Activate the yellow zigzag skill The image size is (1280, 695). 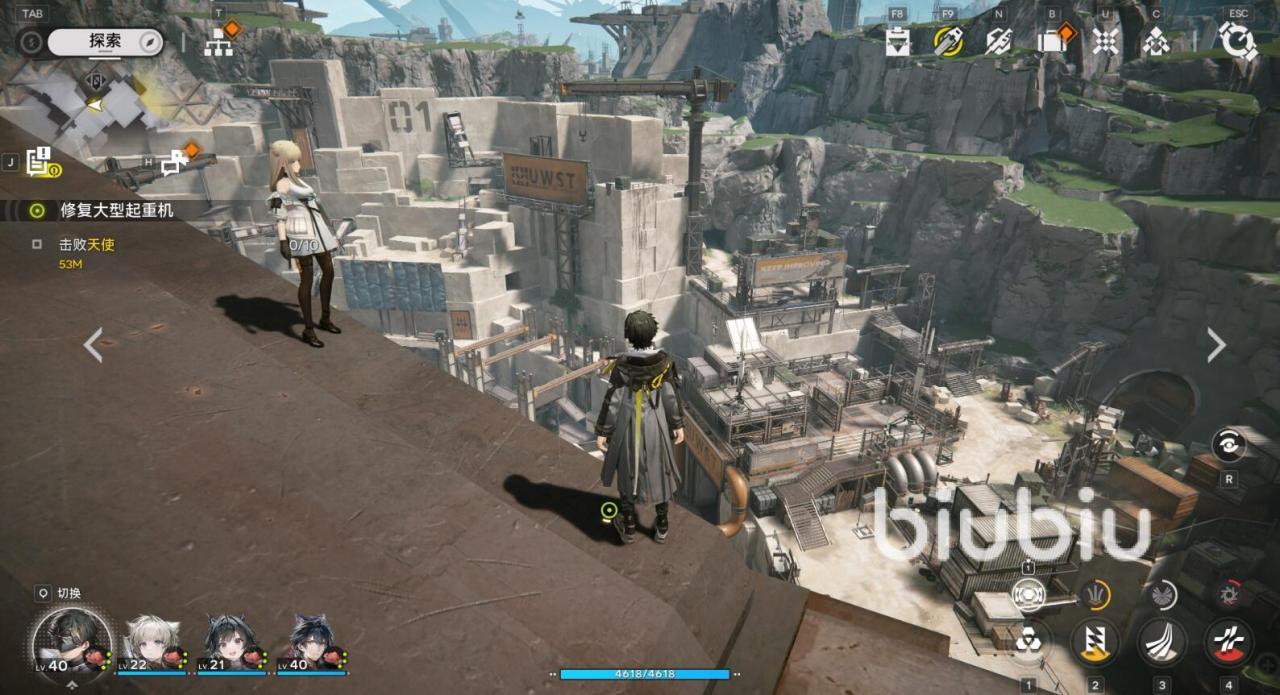click(1096, 642)
